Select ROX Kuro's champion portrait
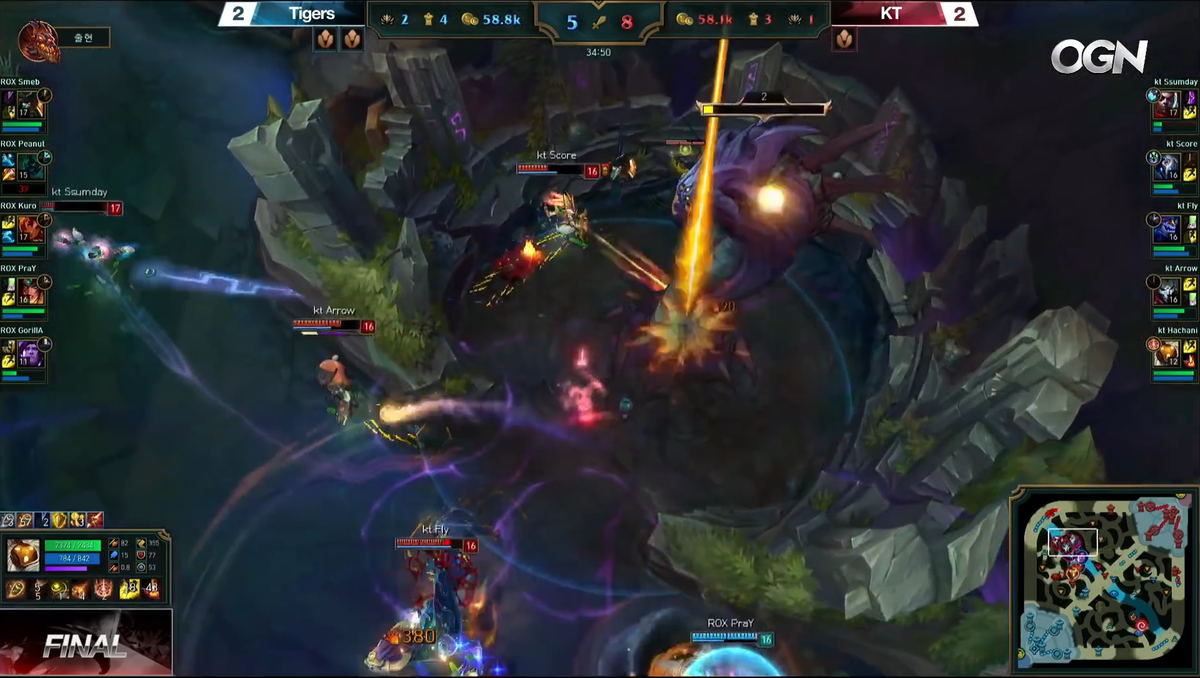The image size is (1200, 678). [30, 228]
